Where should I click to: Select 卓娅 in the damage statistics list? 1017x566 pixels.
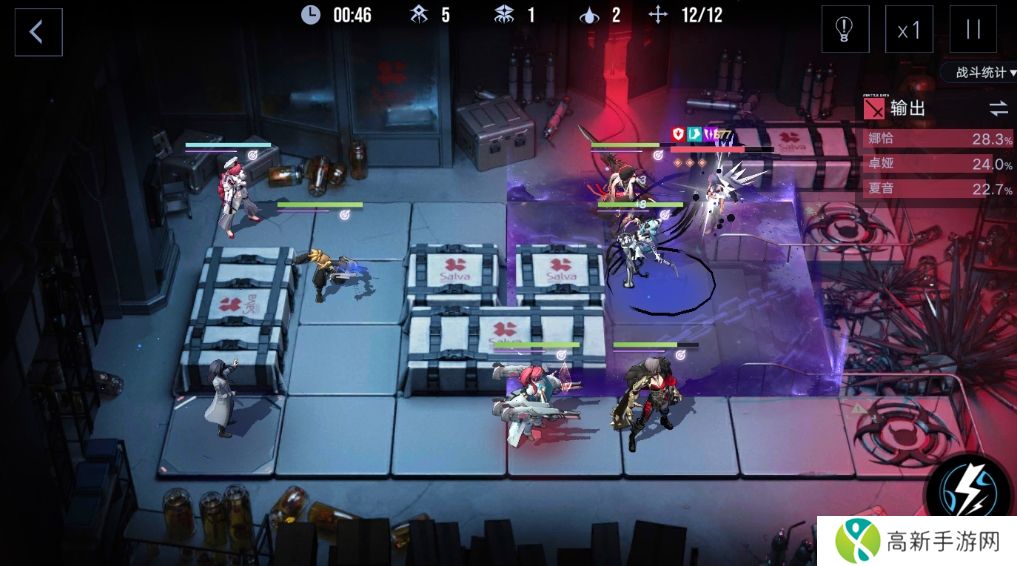coord(938,164)
